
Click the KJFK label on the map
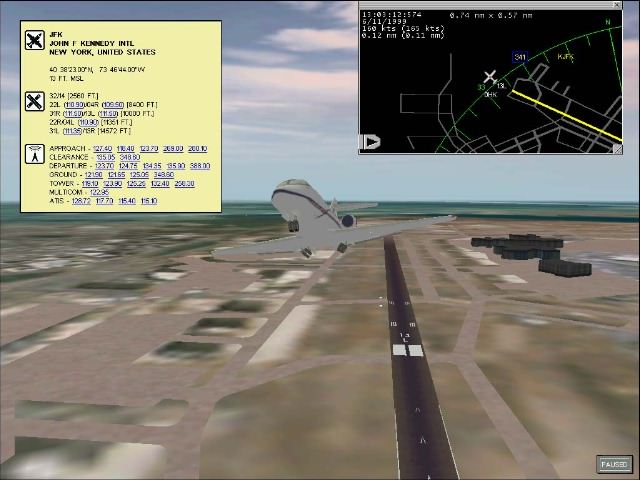566,57
